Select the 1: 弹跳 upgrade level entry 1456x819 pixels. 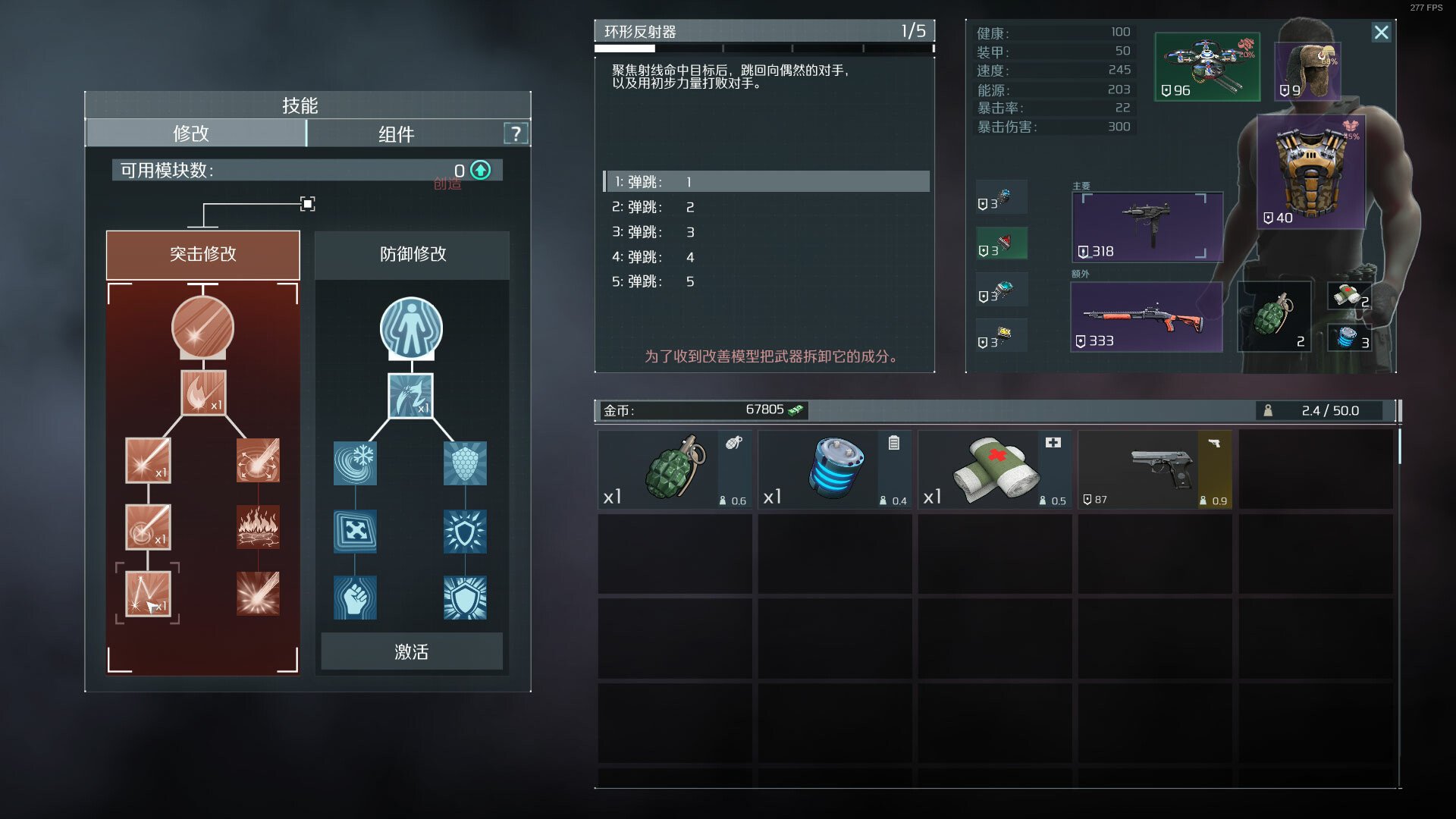[766, 182]
